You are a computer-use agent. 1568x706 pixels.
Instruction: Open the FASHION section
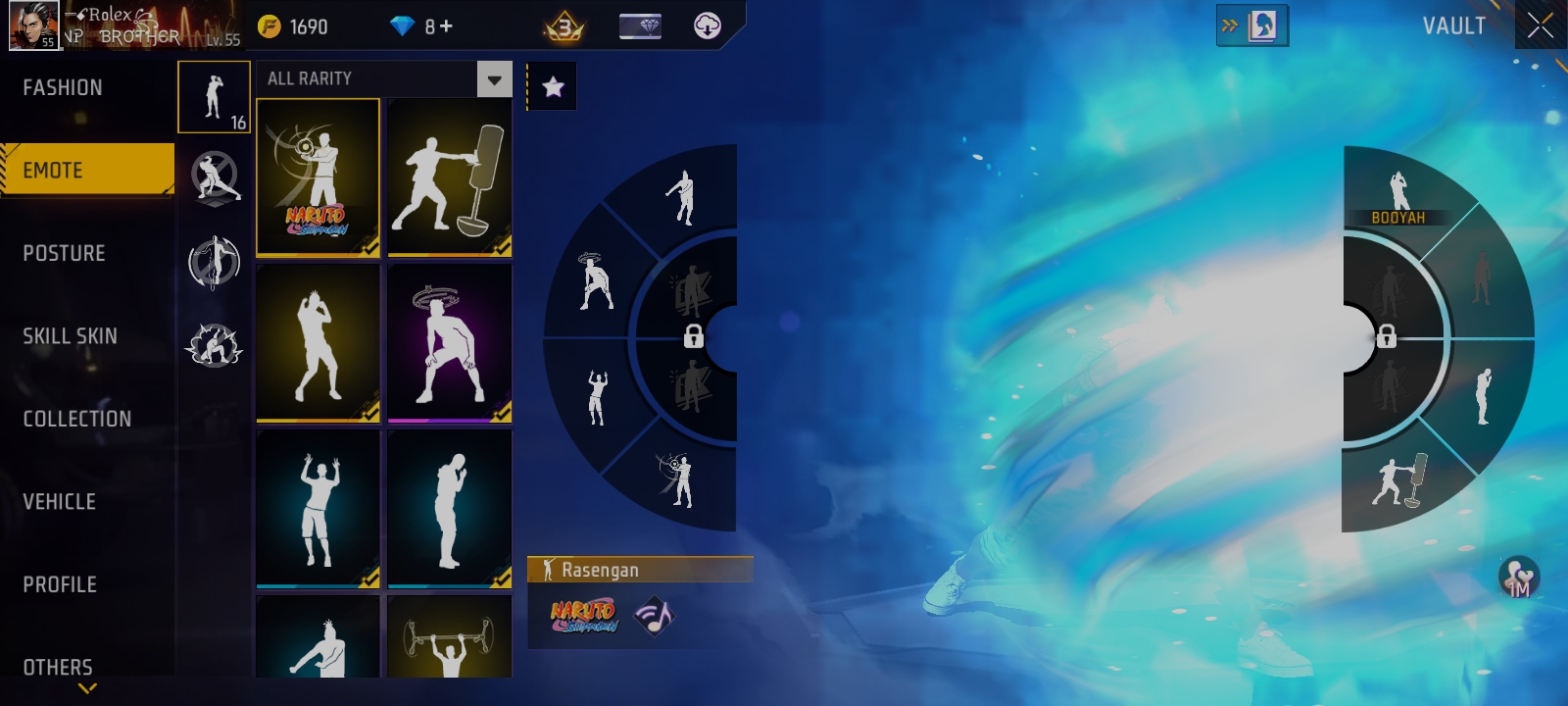click(x=61, y=87)
